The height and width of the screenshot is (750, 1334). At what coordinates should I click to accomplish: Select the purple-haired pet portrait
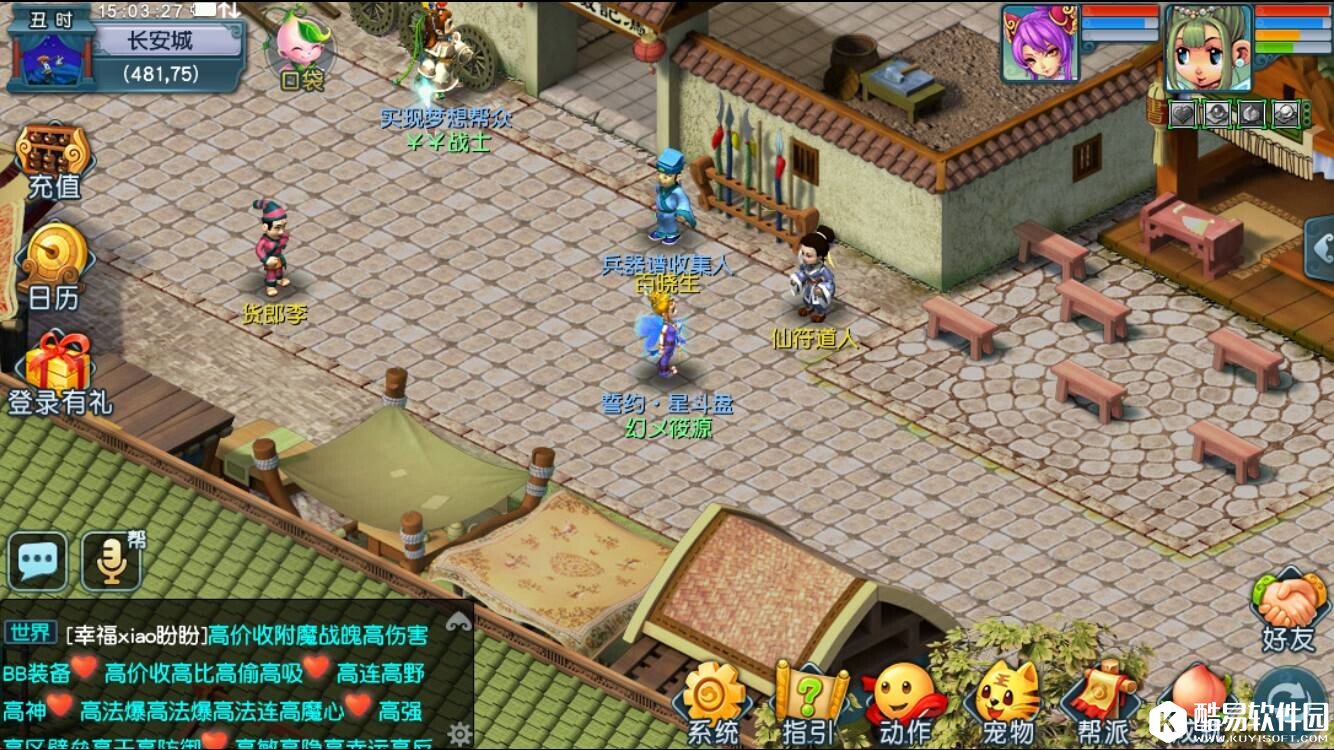[x=1039, y=42]
